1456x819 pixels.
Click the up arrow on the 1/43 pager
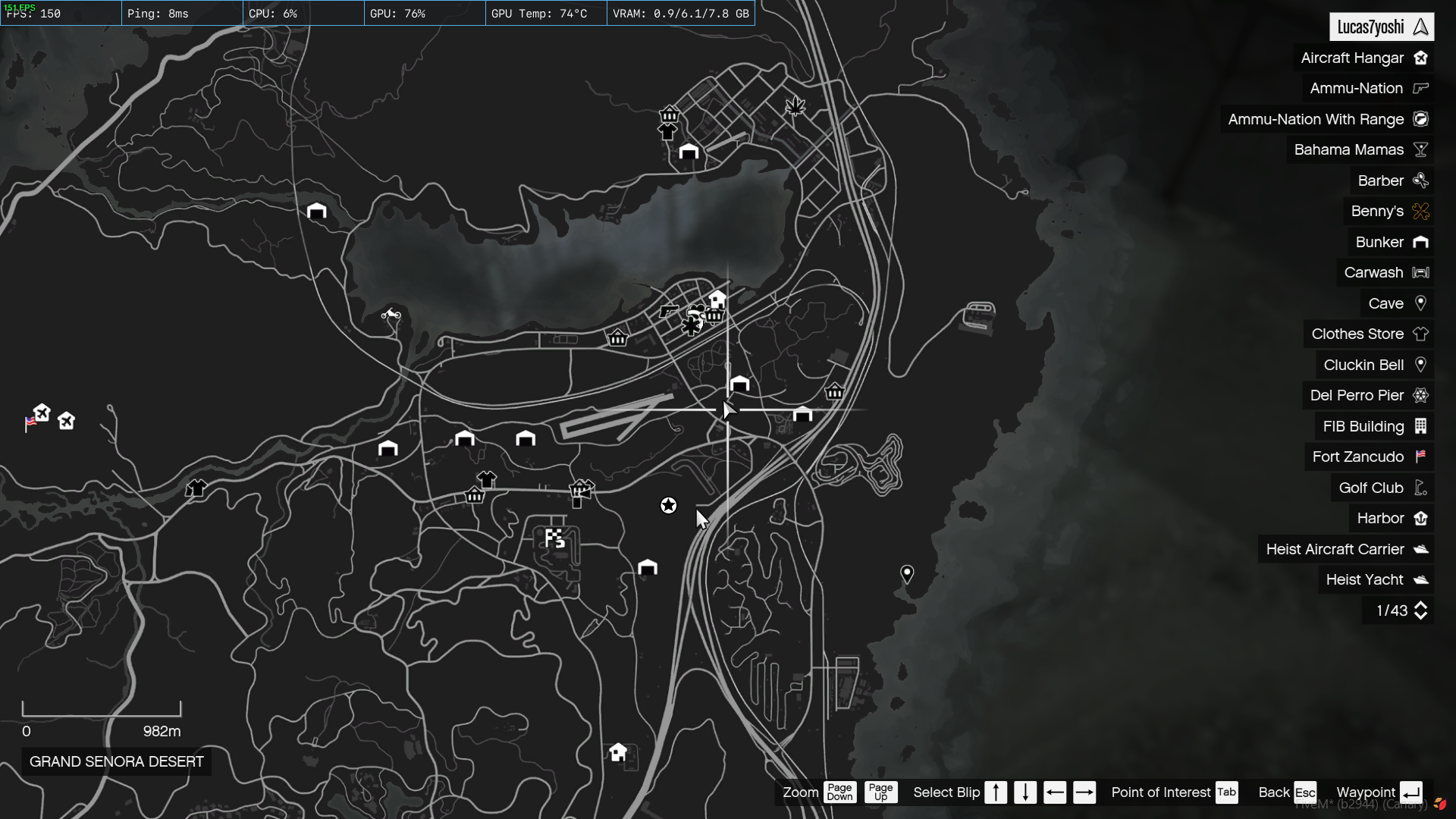pyautogui.click(x=1421, y=605)
